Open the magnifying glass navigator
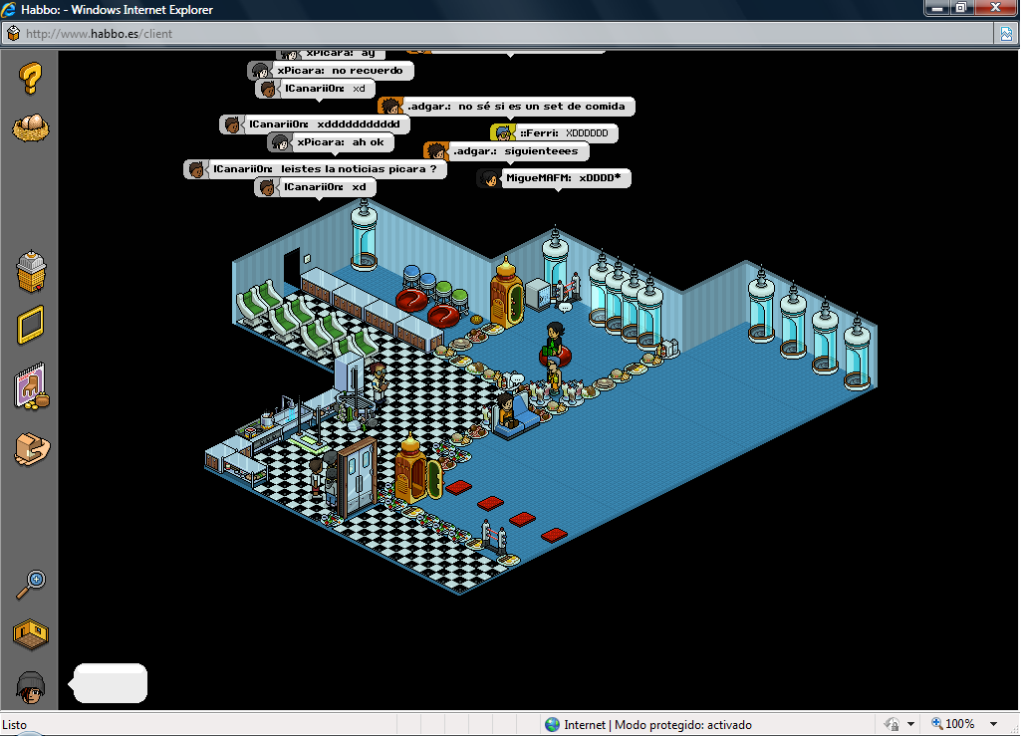This screenshot has height=736, width=1023. coord(31,583)
